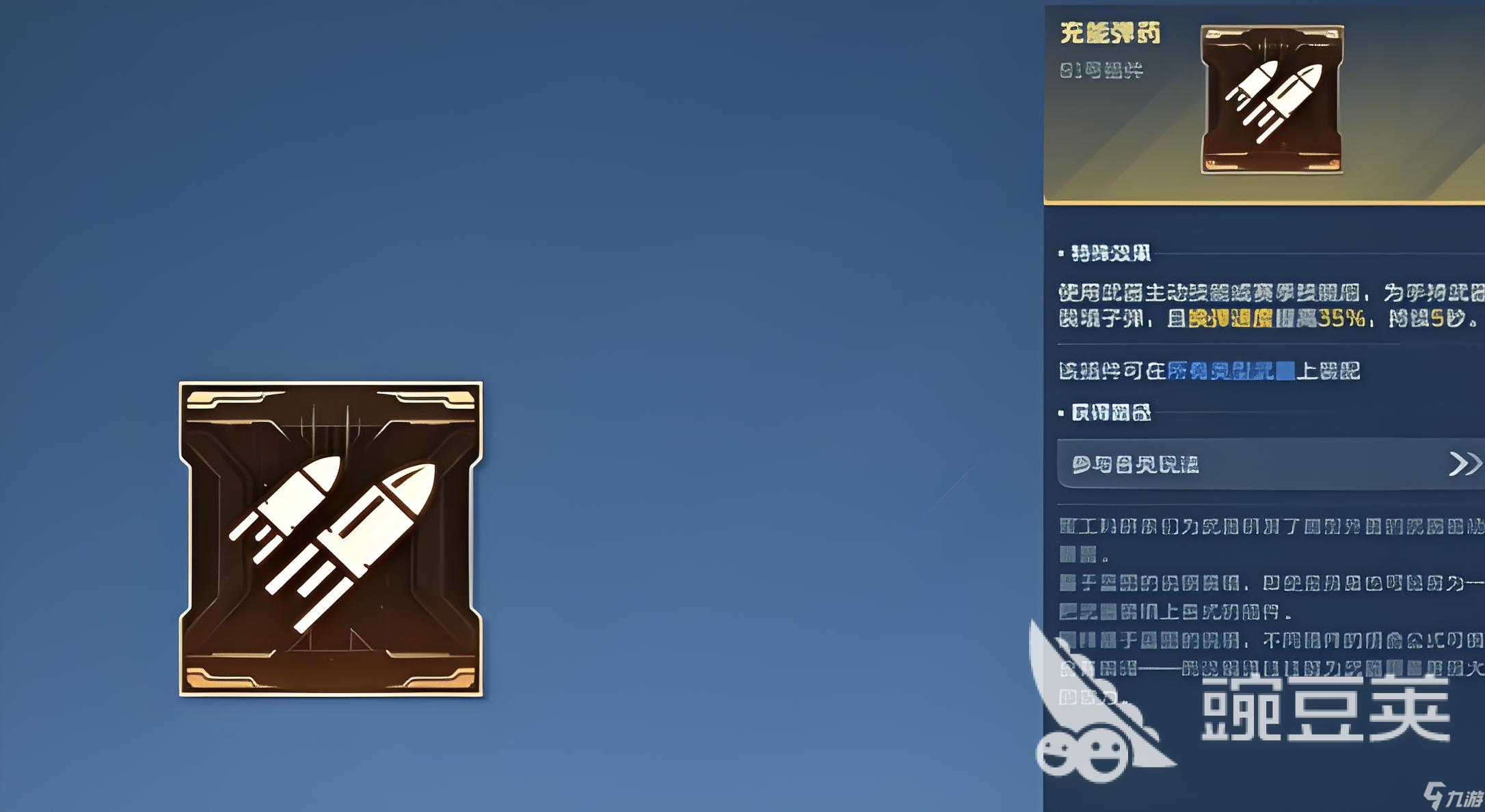Click the bullet marker beside 获得途径 header
This screenshot has width=1485, height=812.
pyautogui.click(x=1060, y=411)
